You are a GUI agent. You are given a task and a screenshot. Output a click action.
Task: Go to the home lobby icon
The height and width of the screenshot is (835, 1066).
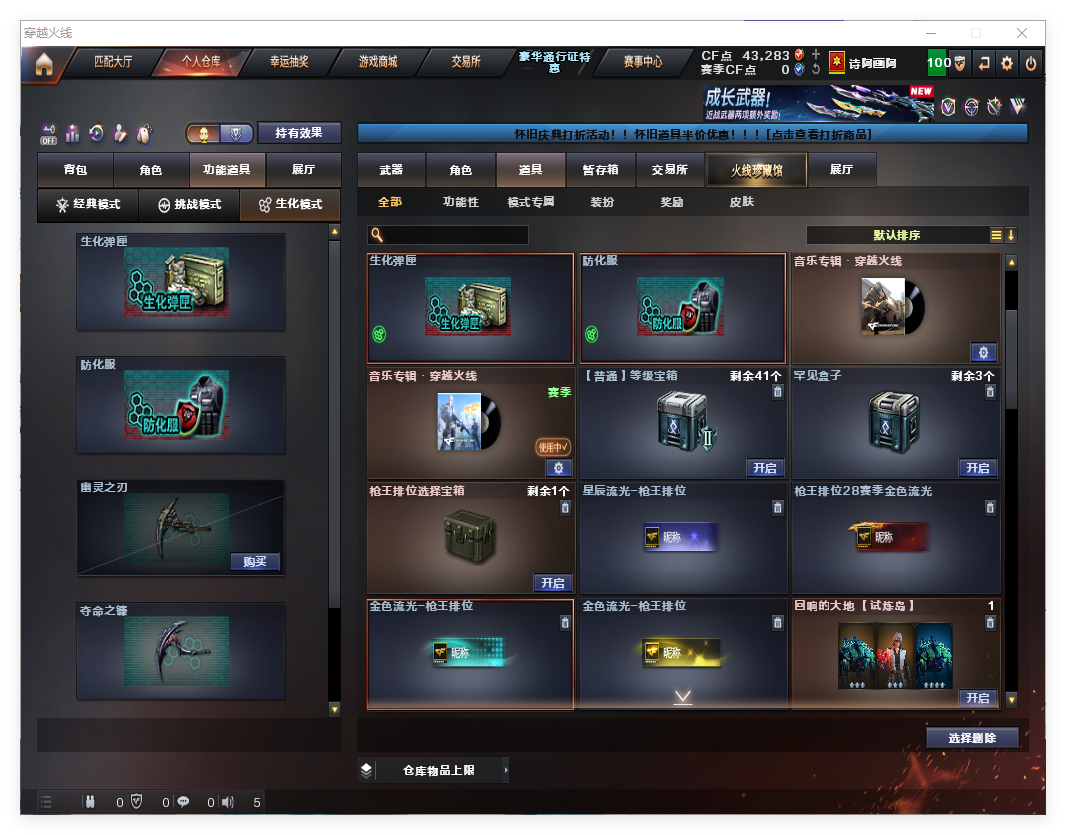pyautogui.click(x=43, y=64)
